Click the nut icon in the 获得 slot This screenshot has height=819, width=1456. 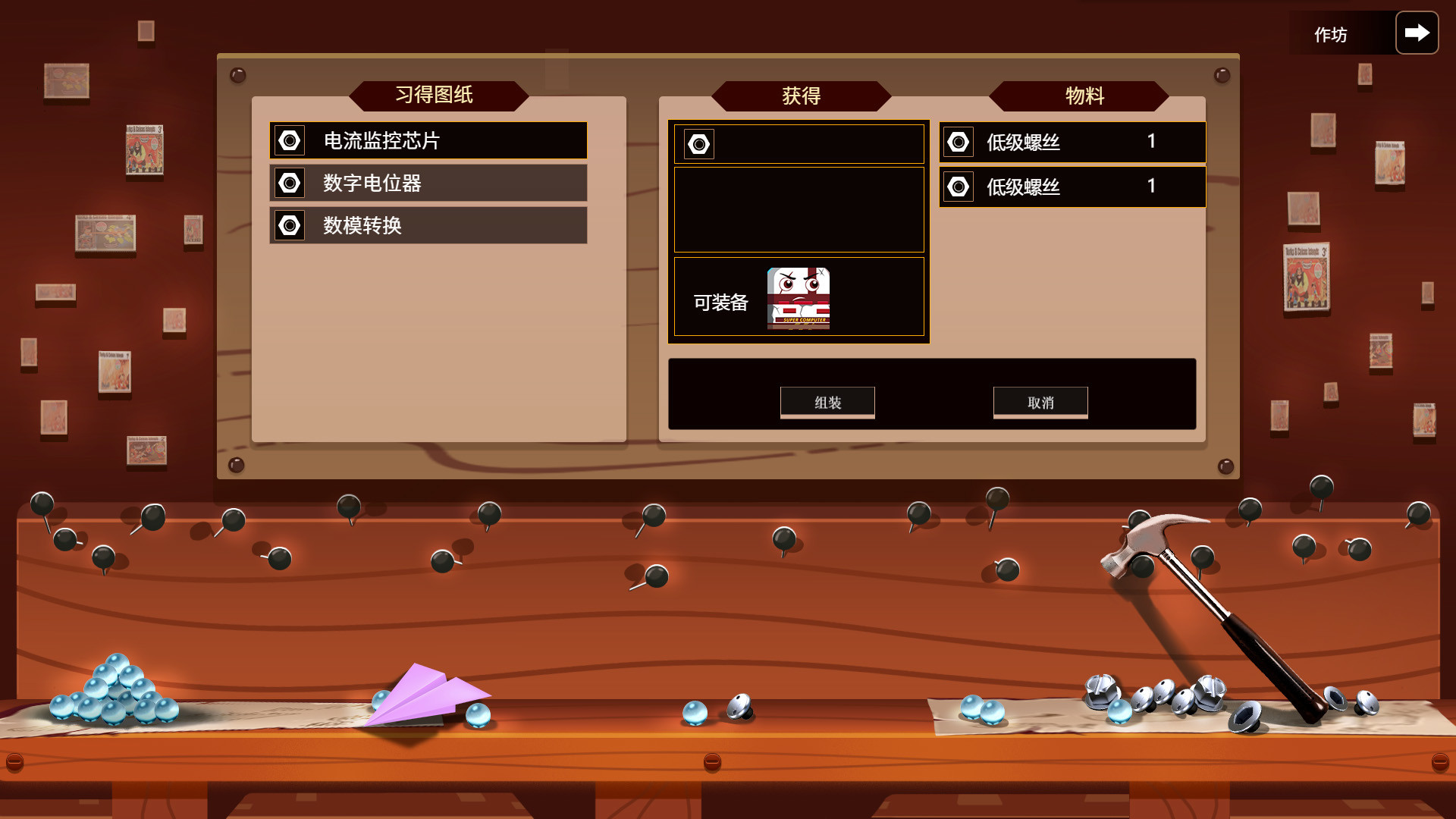[x=698, y=143]
